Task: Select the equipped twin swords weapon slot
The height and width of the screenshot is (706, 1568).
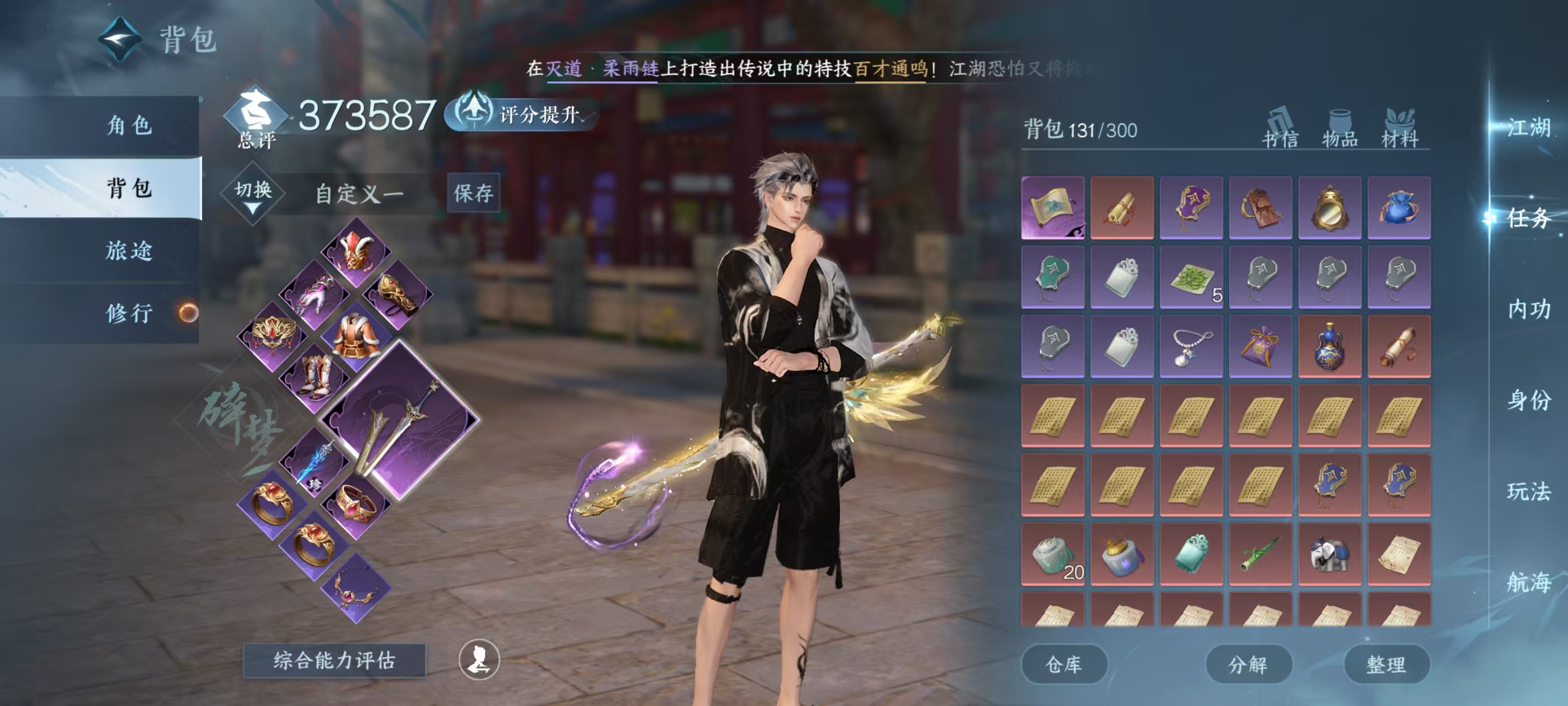Action: point(400,420)
